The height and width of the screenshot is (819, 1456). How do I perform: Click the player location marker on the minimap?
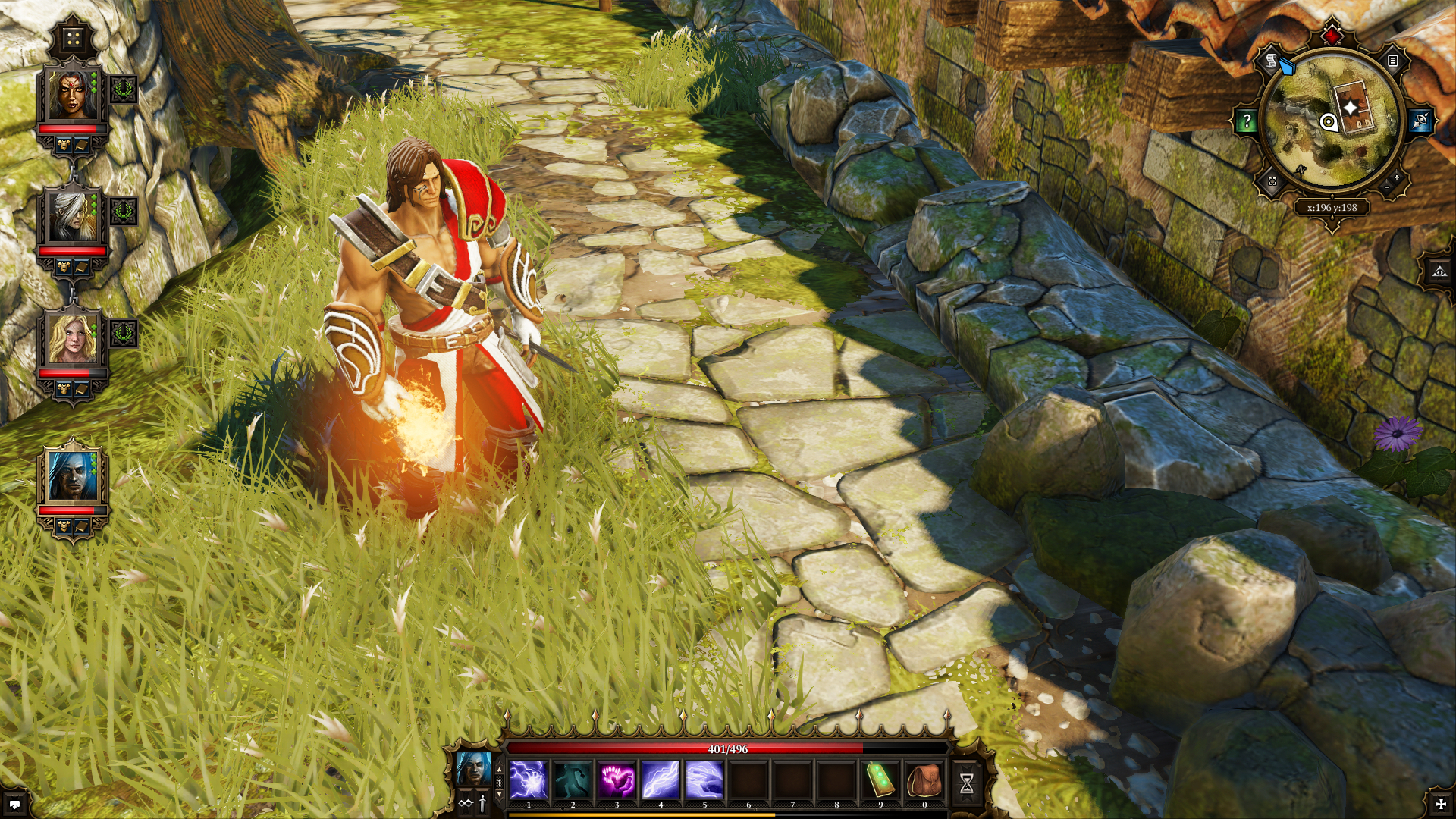click(1329, 123)
